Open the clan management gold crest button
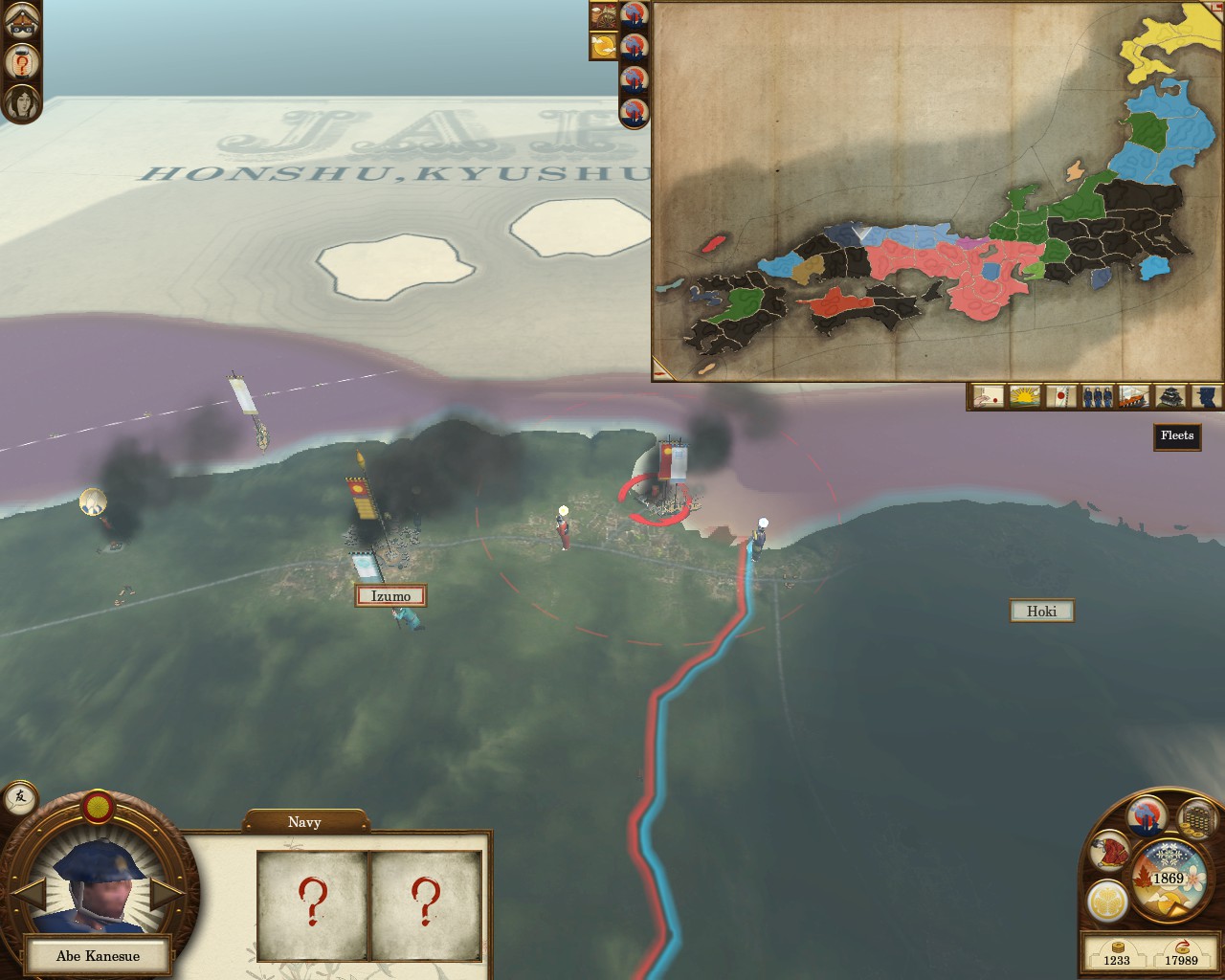The image size is (1225, 980). [1105, 901]
